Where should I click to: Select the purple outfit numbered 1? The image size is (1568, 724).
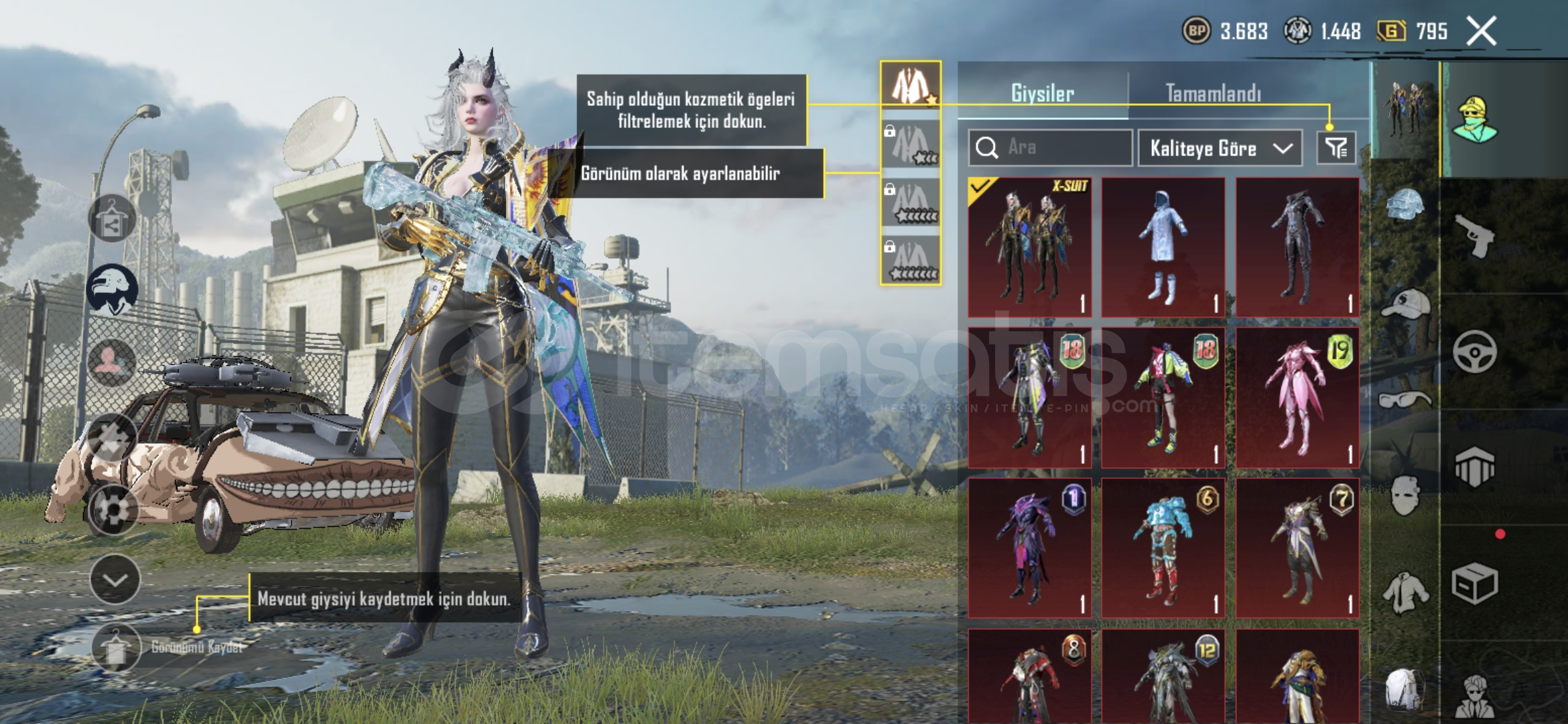click(1030, 548)
